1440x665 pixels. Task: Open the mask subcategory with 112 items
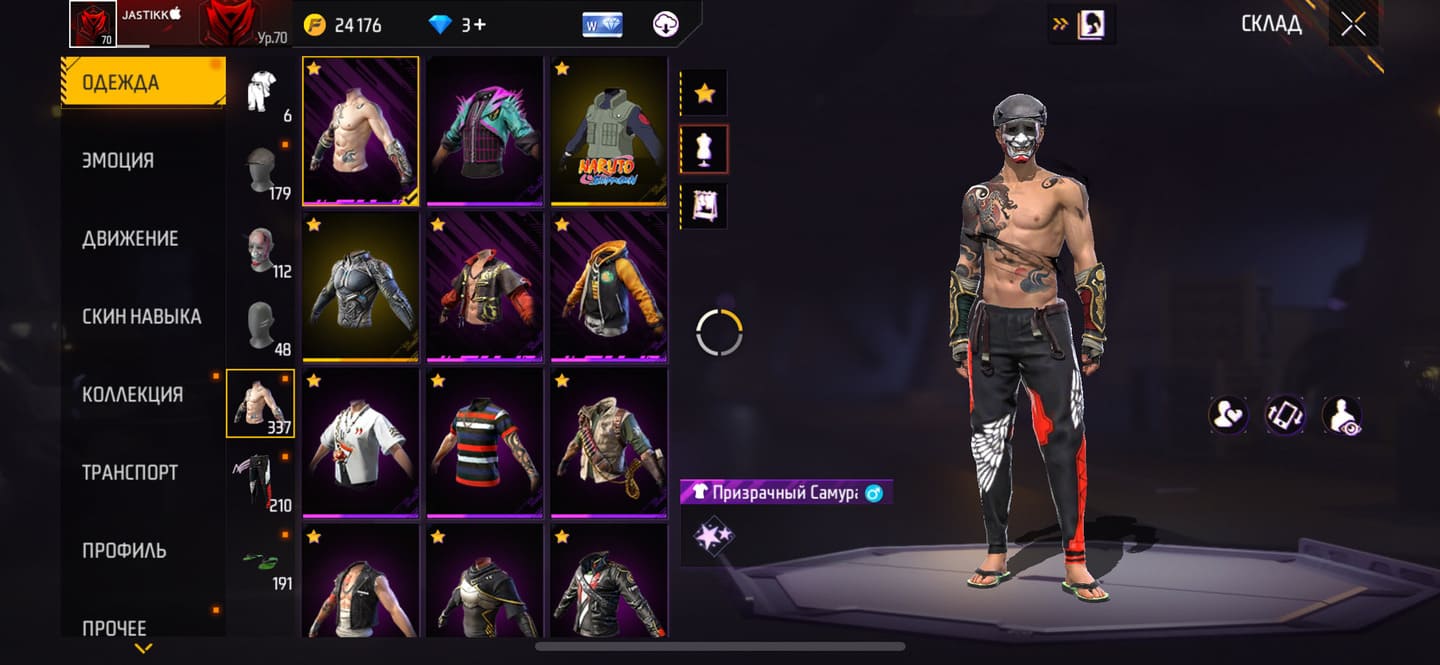click(x=260, y=248)
